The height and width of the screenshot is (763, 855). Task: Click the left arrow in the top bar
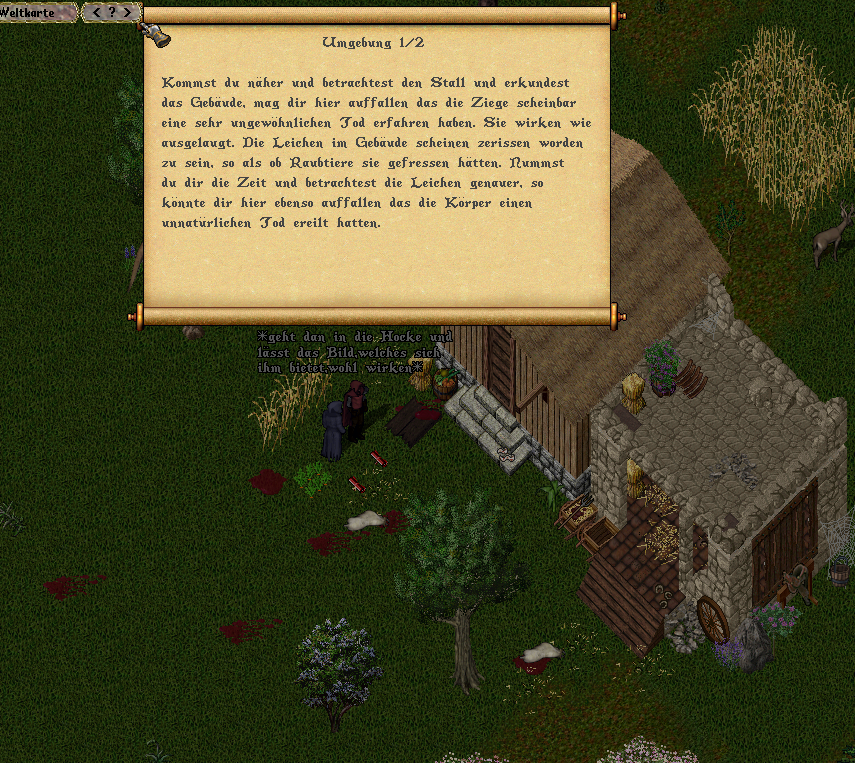pyautogui.click(x=96, y=12)
